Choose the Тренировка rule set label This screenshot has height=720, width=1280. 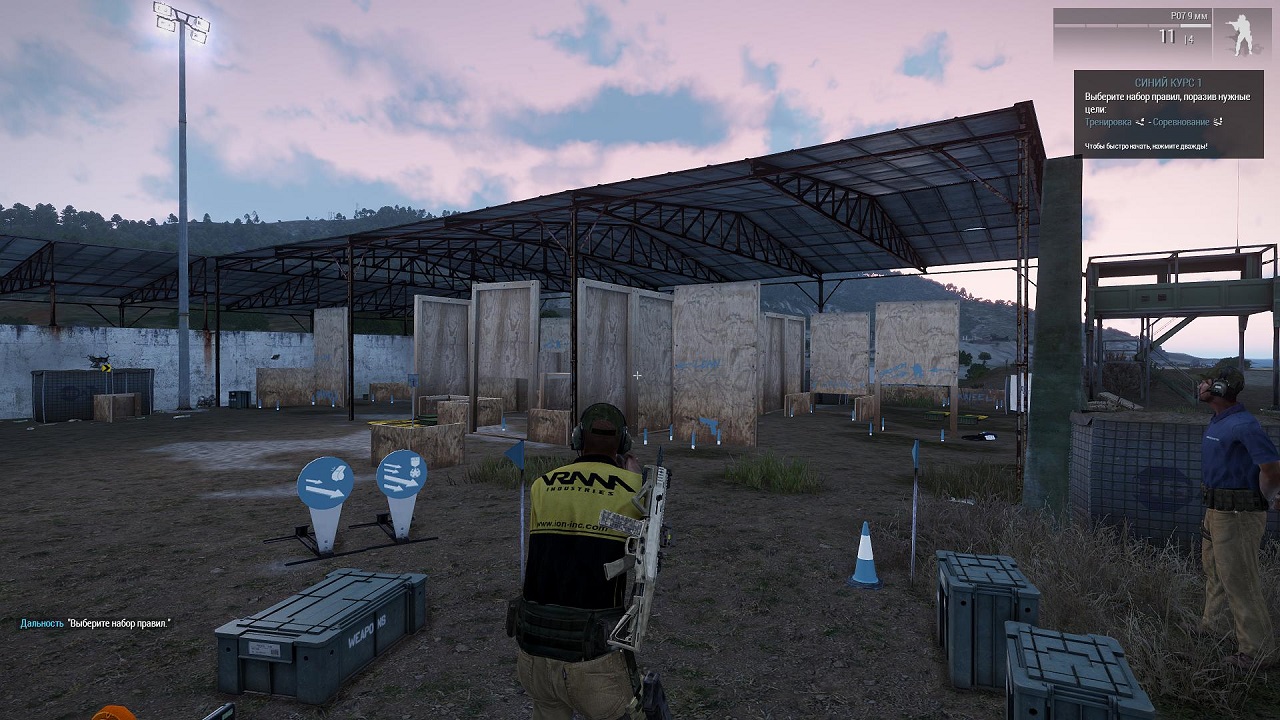click(x=1108, y=122)
